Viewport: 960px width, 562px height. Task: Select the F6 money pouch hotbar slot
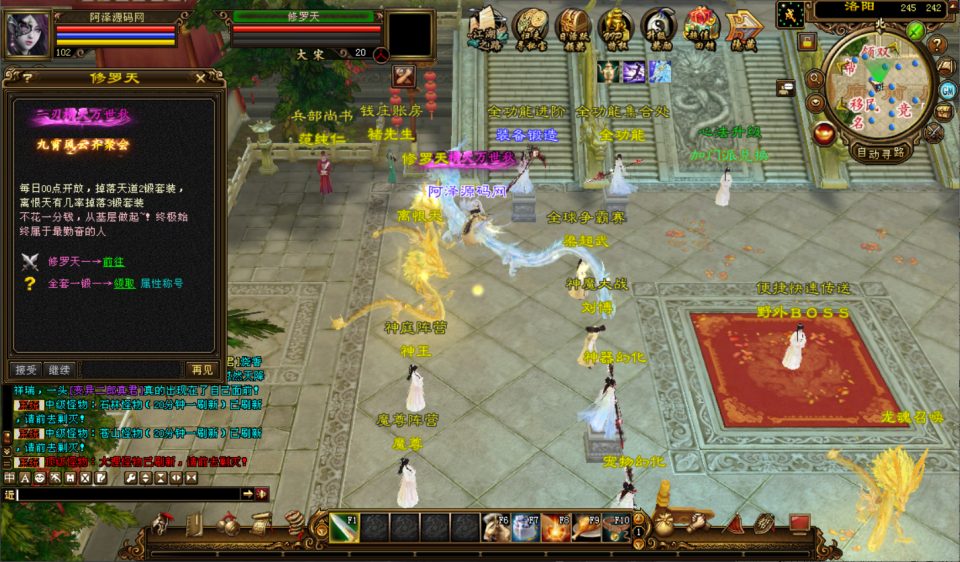(496, 527)
